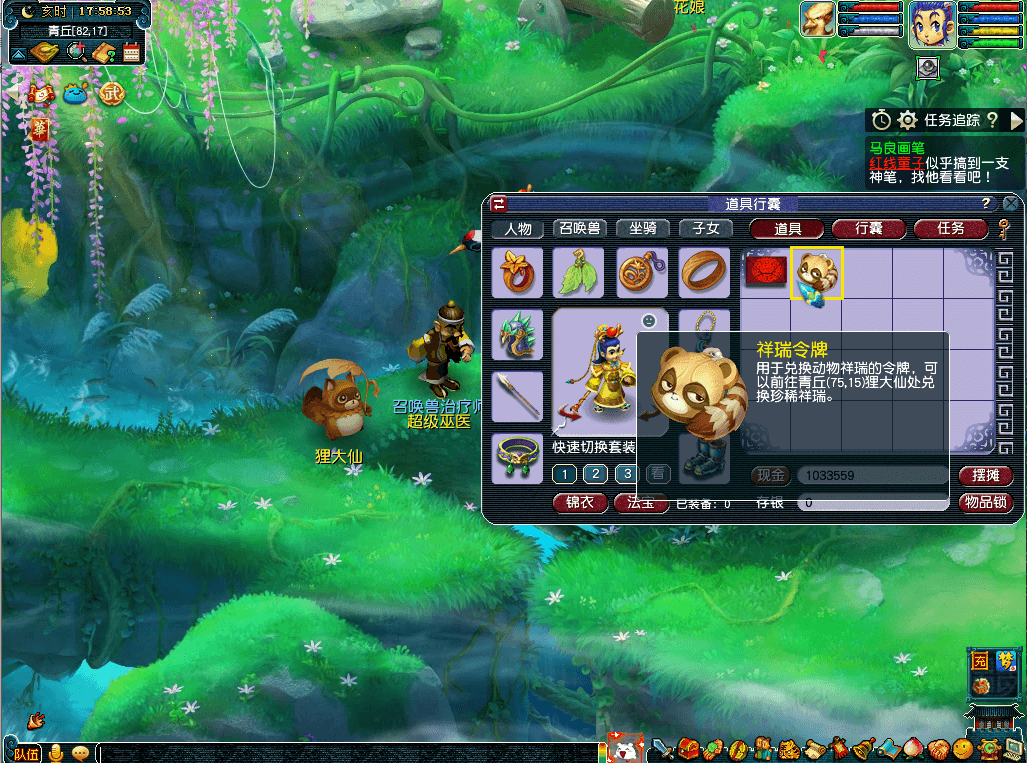
Task: Select the 子女 tab
Action: (705, 229)
